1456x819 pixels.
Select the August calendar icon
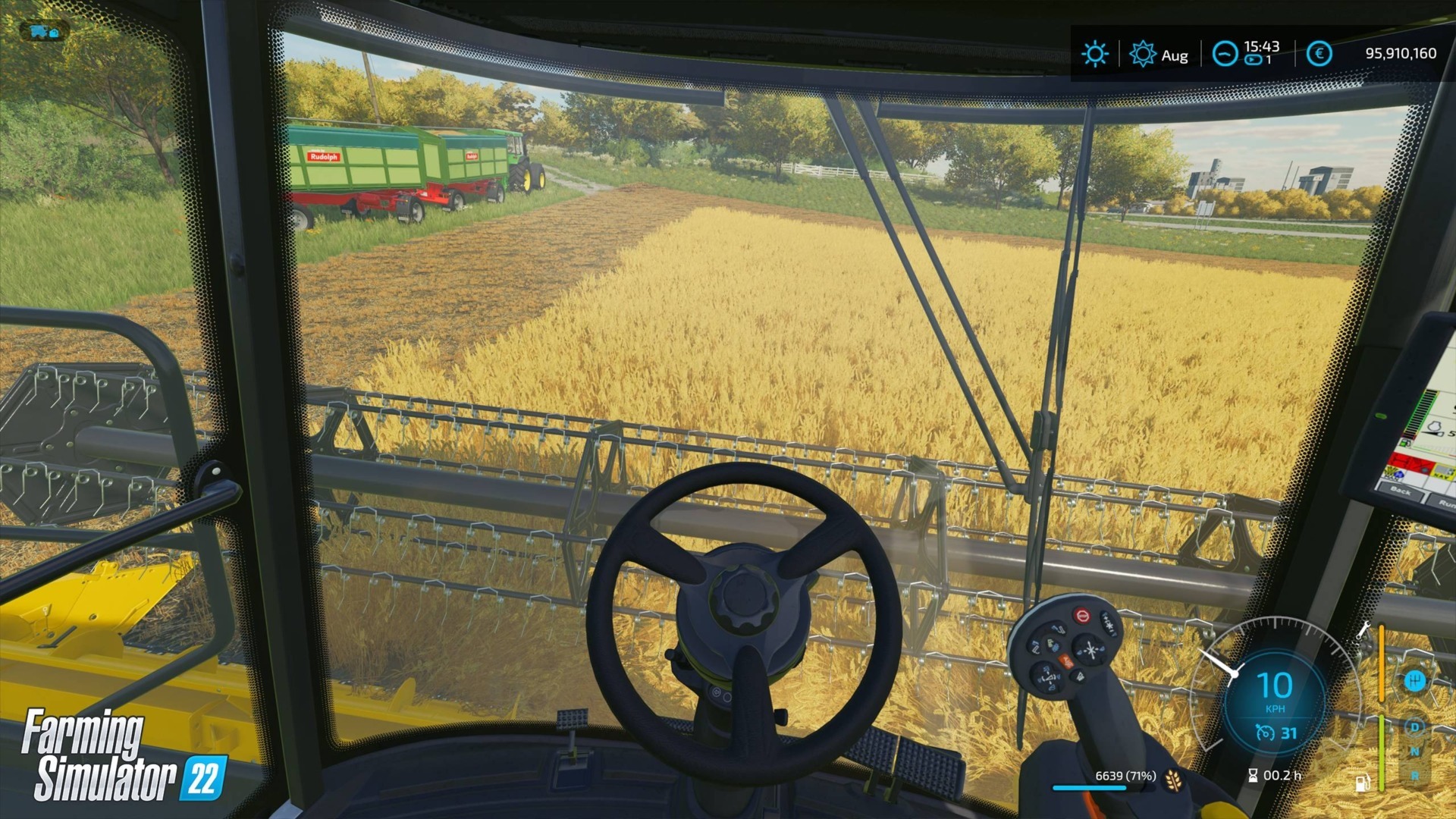(x=1144, y=53)
